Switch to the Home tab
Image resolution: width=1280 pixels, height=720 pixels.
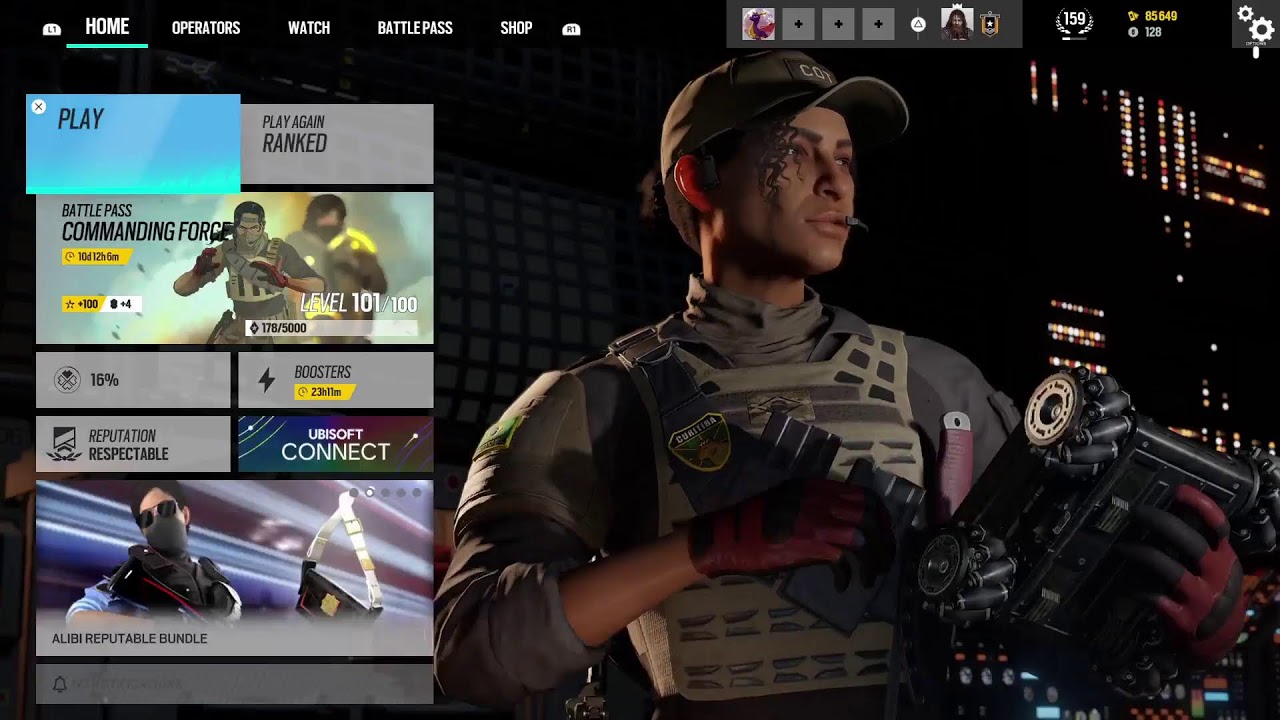click(107, 27)
